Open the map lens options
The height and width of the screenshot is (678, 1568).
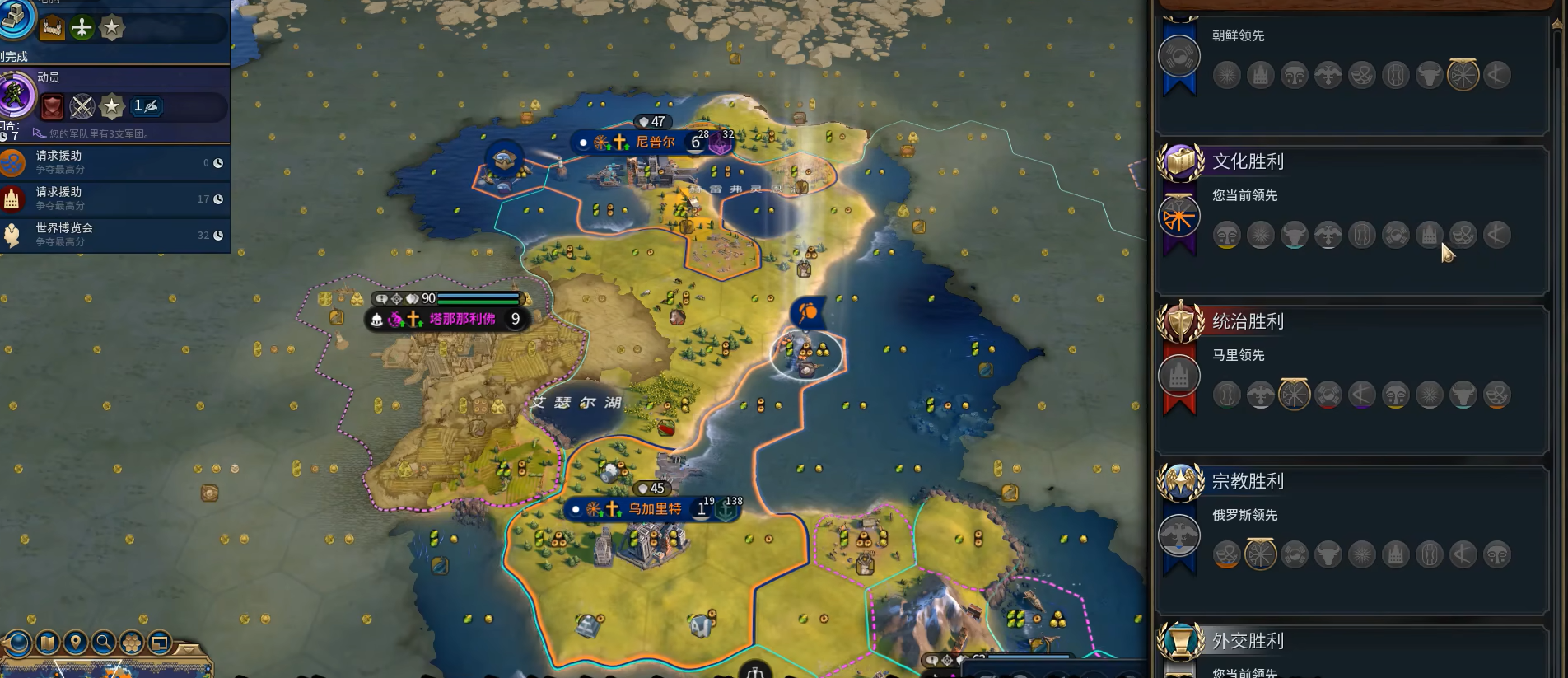(47, 643)
